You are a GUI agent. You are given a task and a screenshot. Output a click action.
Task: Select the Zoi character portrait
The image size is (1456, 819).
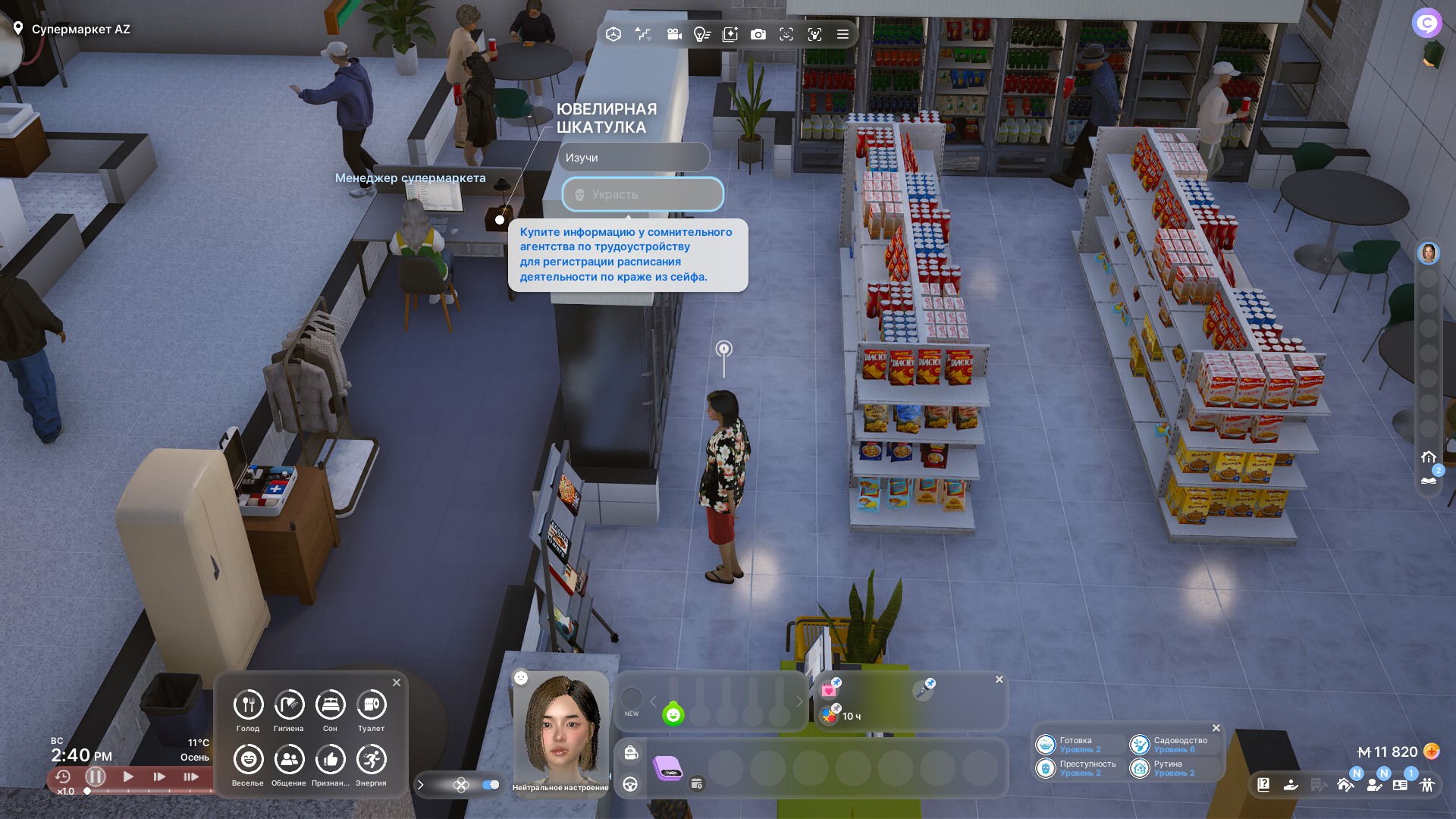point(561,728)
